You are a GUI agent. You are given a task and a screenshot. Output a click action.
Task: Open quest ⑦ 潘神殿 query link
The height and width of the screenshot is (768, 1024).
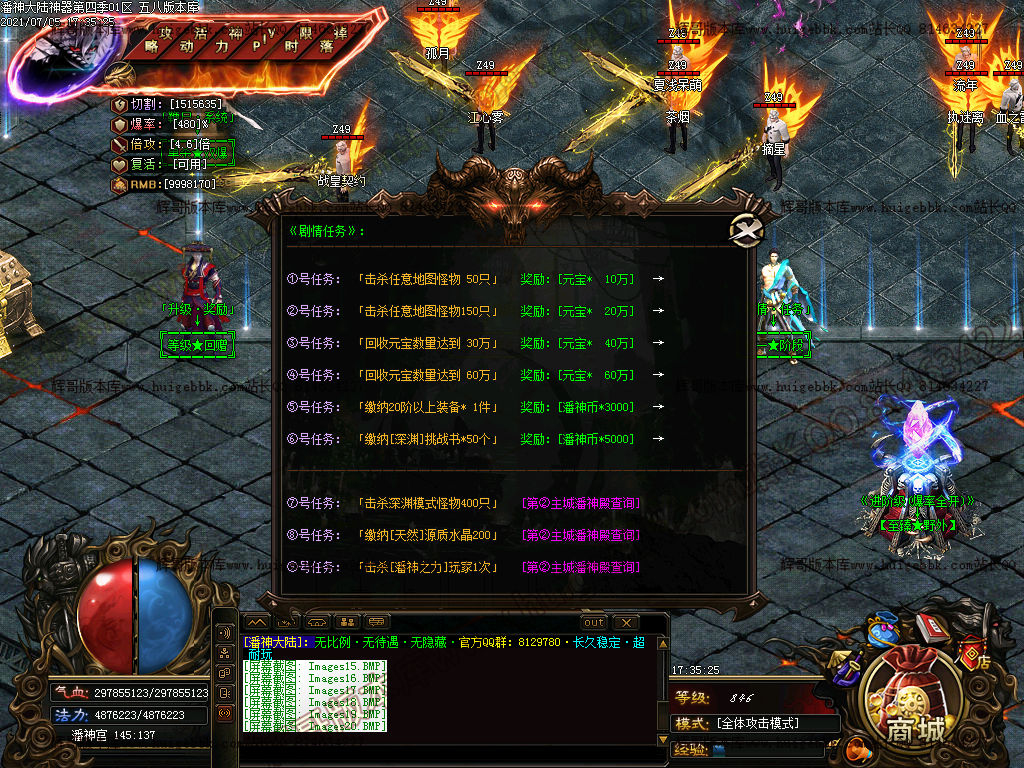coord(581,503)
